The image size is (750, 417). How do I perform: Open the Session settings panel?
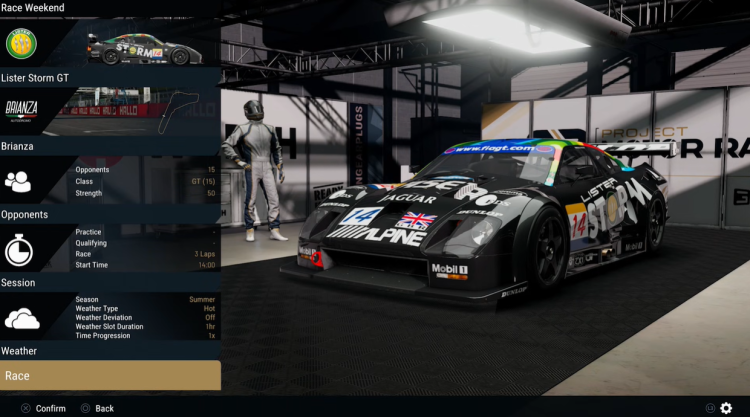(110, 281)
